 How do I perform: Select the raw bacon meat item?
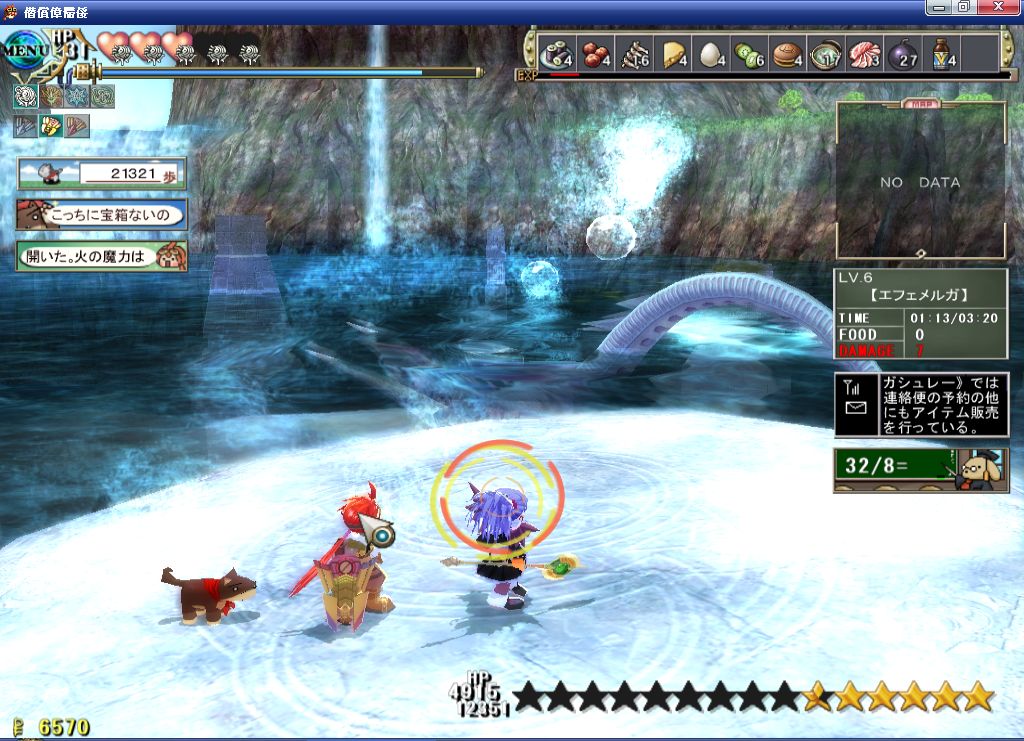coord(865,54)
